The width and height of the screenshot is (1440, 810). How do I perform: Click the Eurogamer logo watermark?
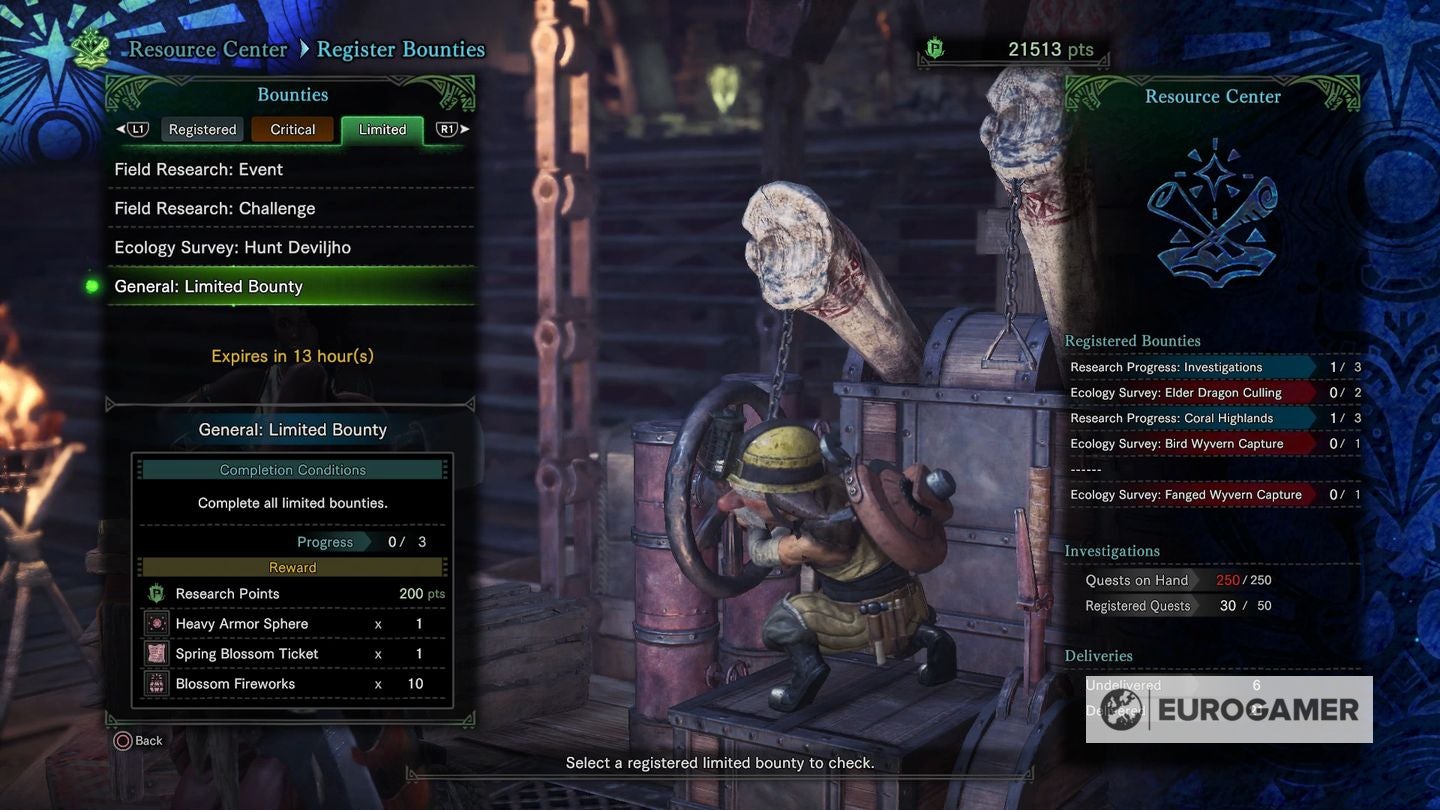coord(1228,709)
